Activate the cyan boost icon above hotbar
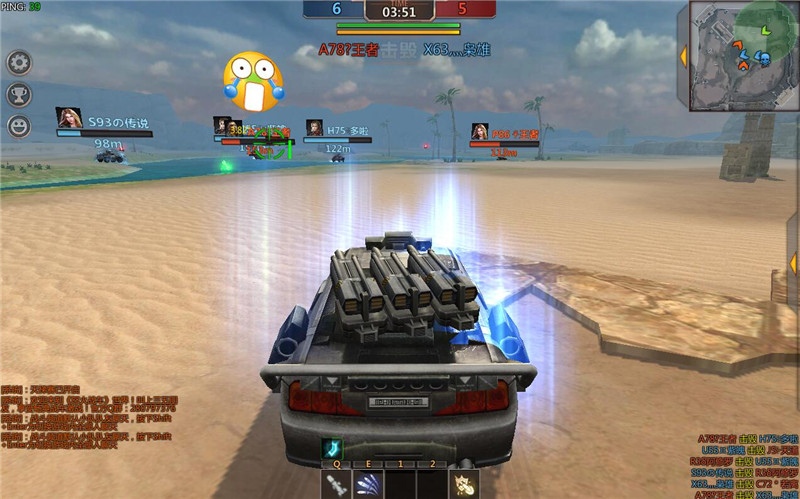 331,449
